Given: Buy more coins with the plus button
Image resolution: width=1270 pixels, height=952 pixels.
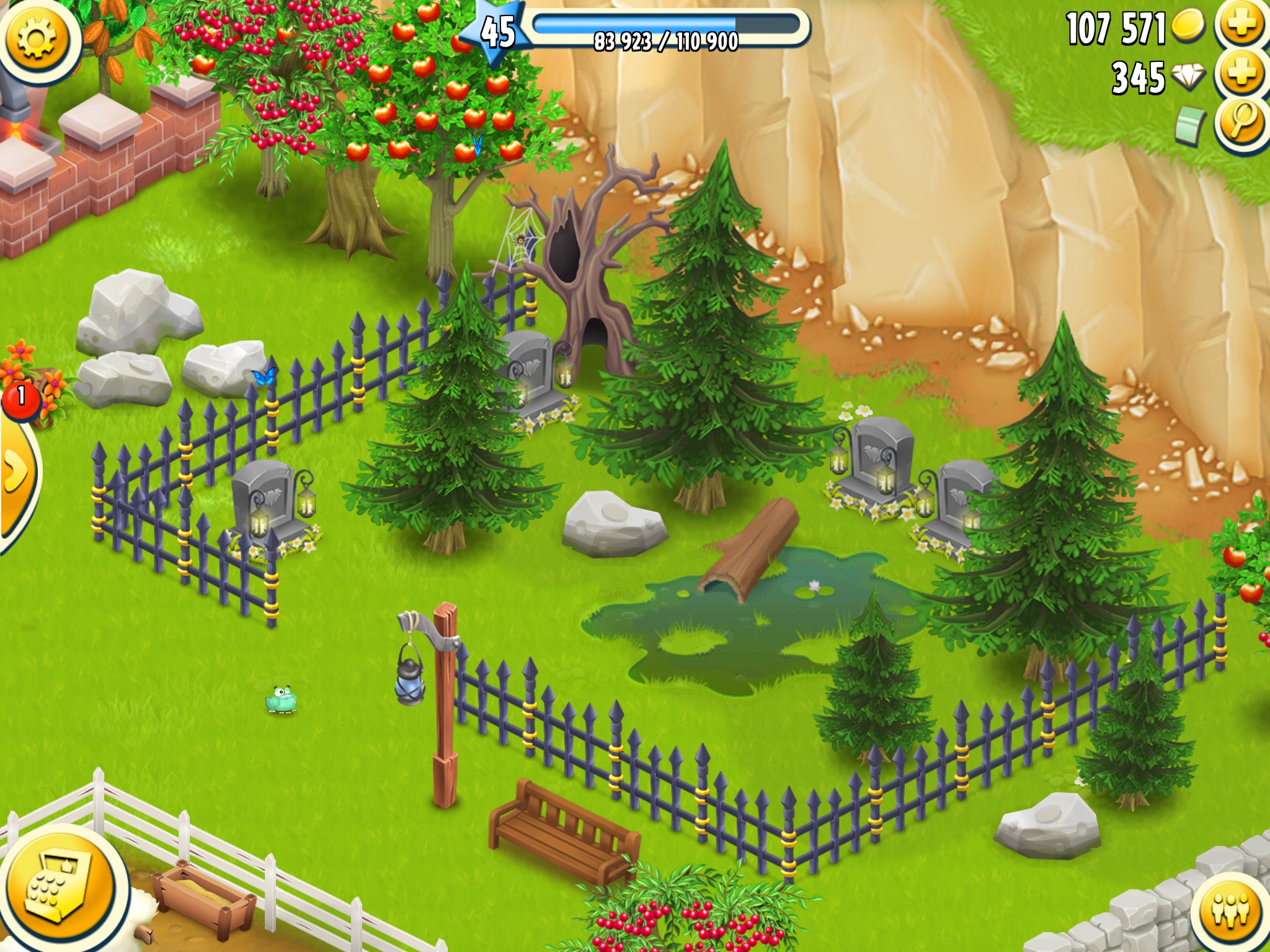Looking at the screenshot, I should 1241,26.
